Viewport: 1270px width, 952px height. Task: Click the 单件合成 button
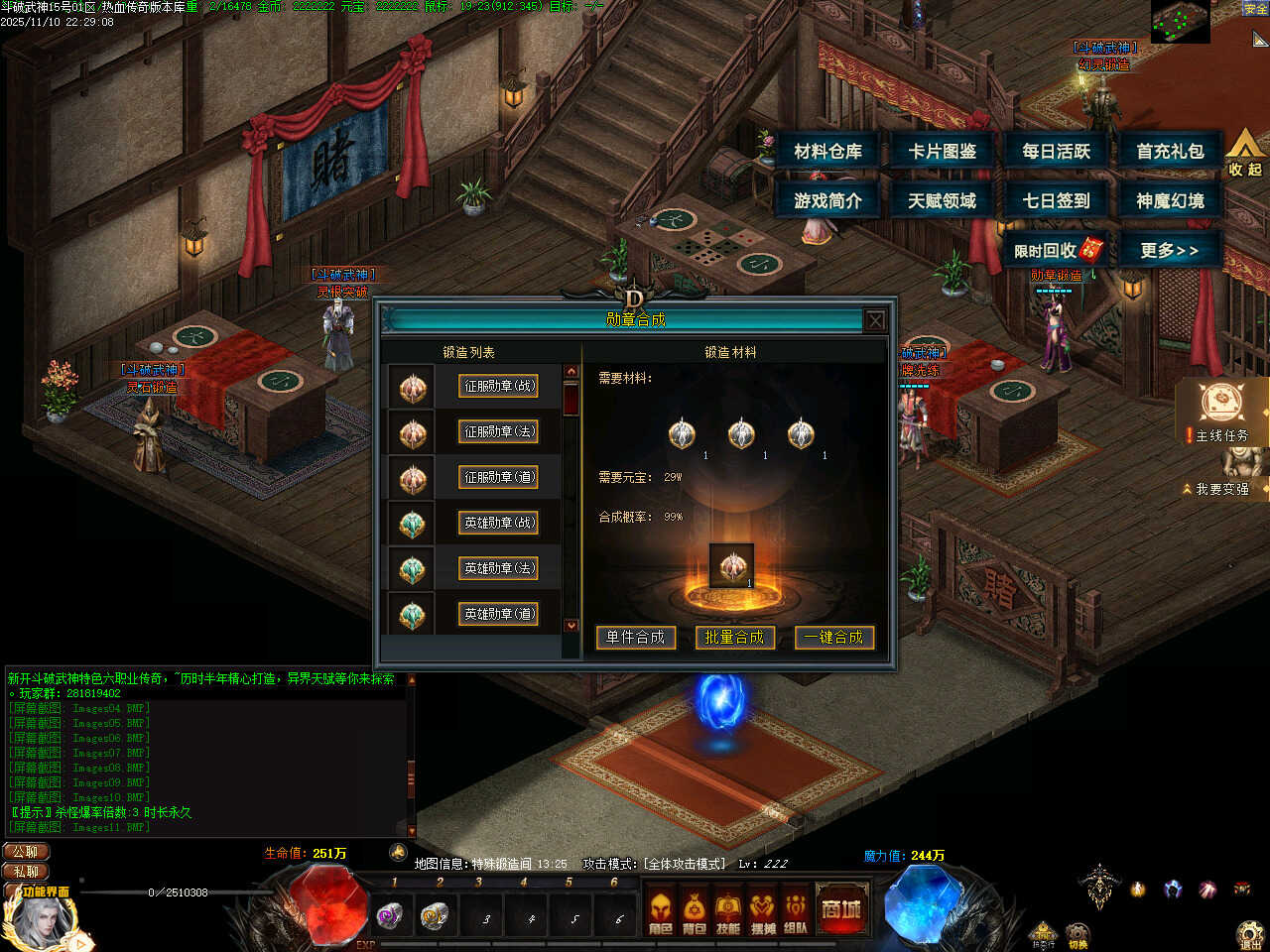[636, 638]
